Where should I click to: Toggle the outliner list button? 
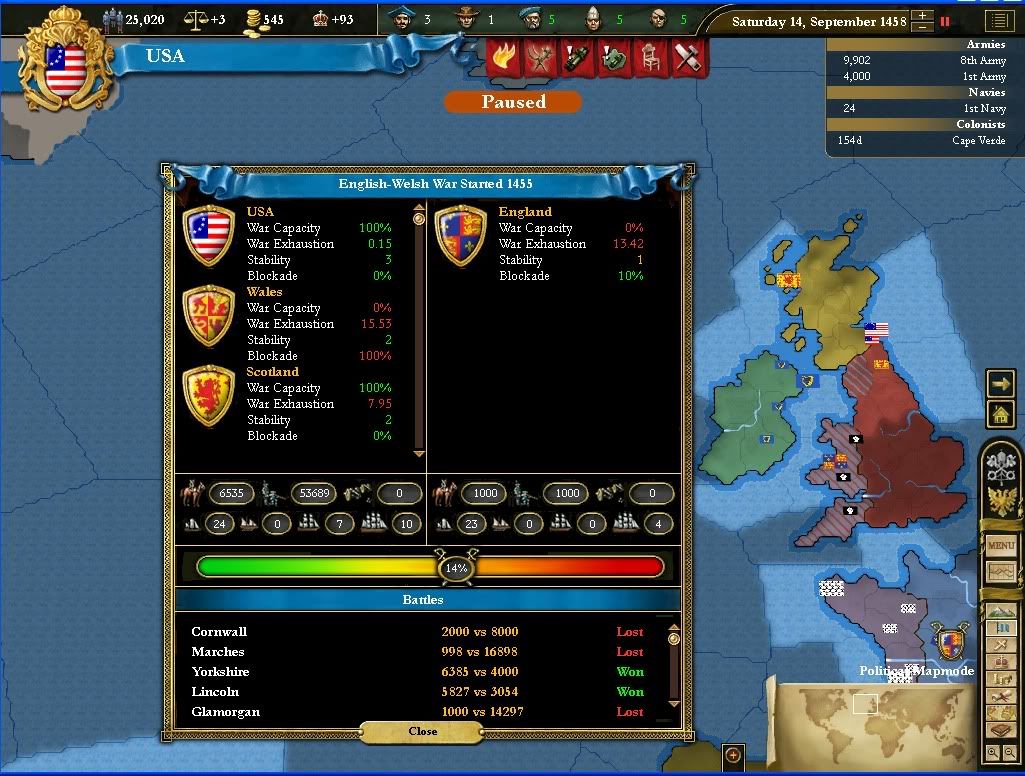[x=998, y=20]
